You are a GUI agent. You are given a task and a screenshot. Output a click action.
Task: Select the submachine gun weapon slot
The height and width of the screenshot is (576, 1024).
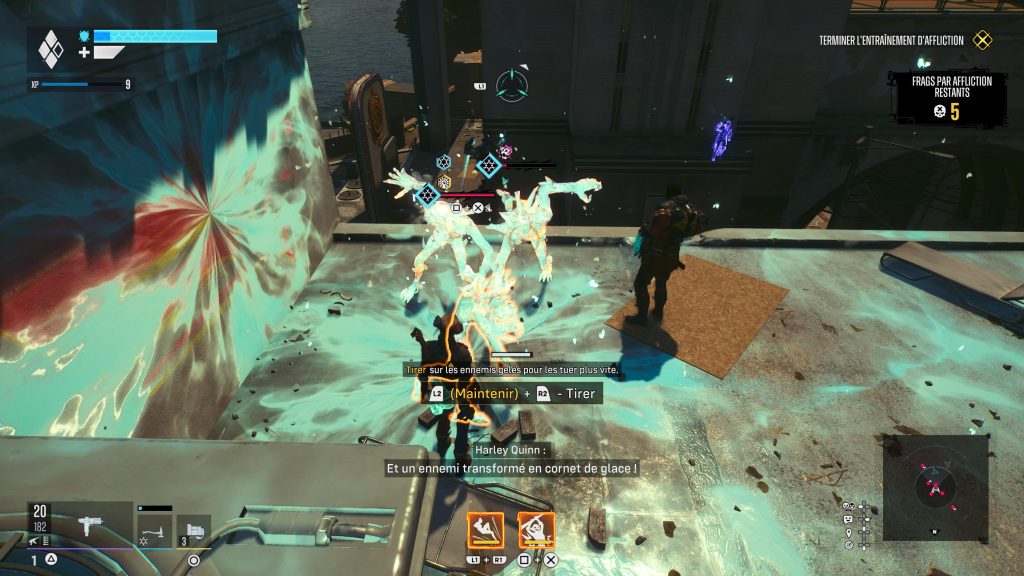89,524
